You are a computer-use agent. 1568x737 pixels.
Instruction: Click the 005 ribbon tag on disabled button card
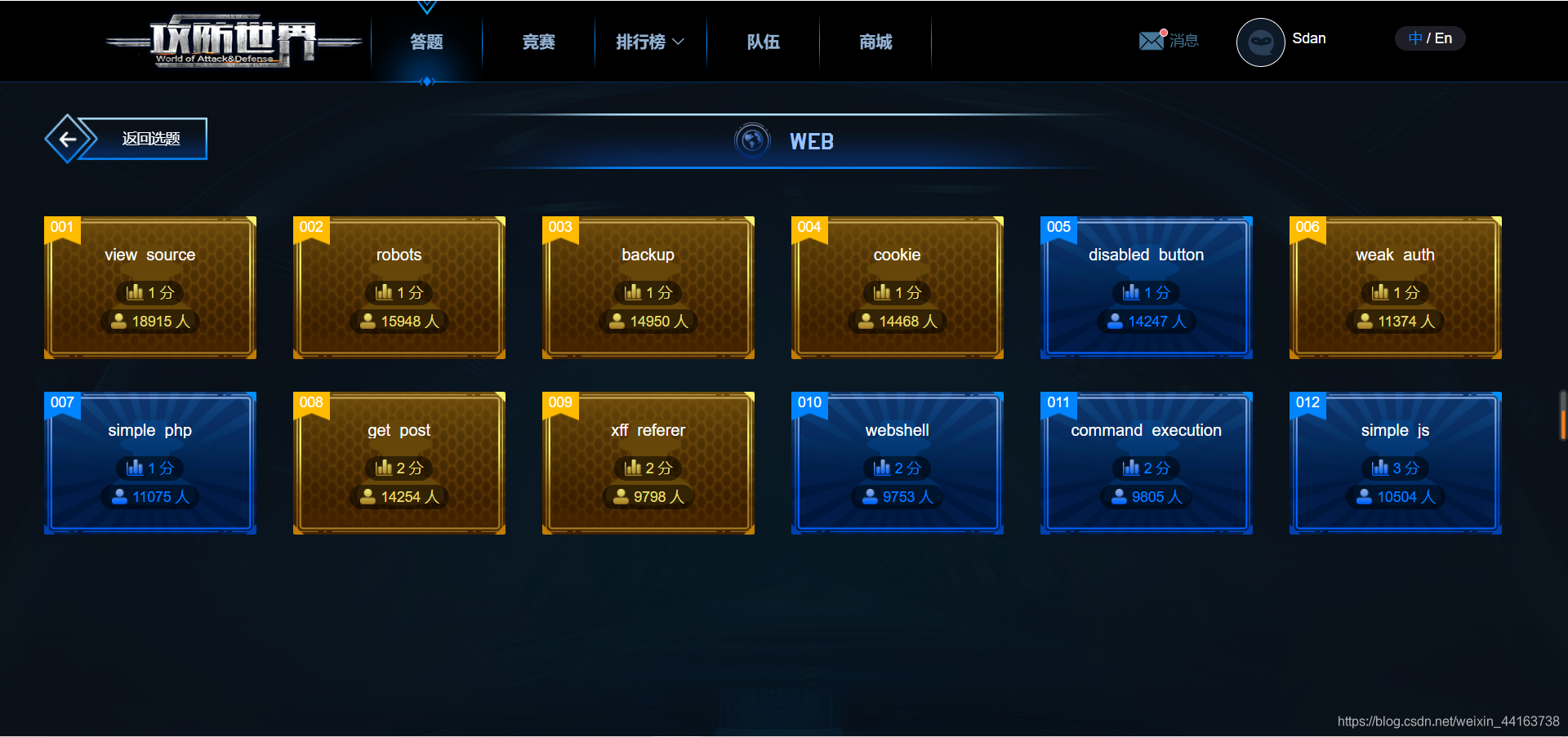1058,228
